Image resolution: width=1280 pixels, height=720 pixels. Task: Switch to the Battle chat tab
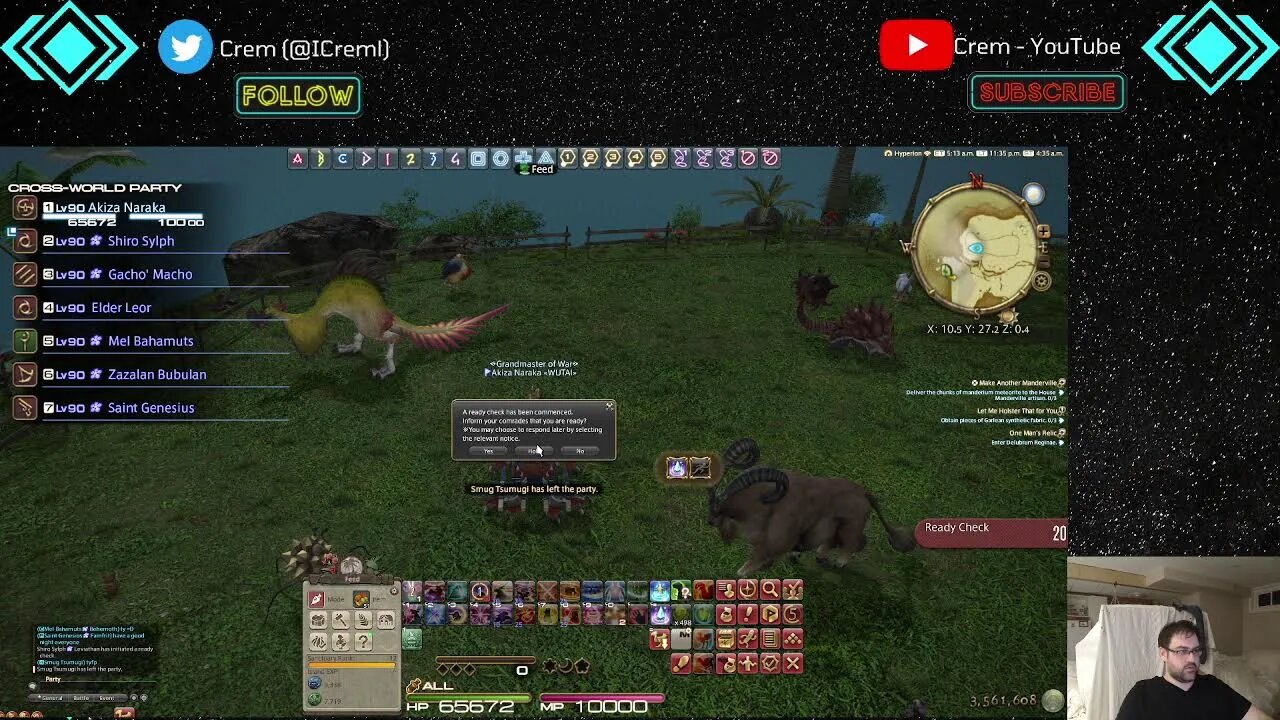pos(81,697)
